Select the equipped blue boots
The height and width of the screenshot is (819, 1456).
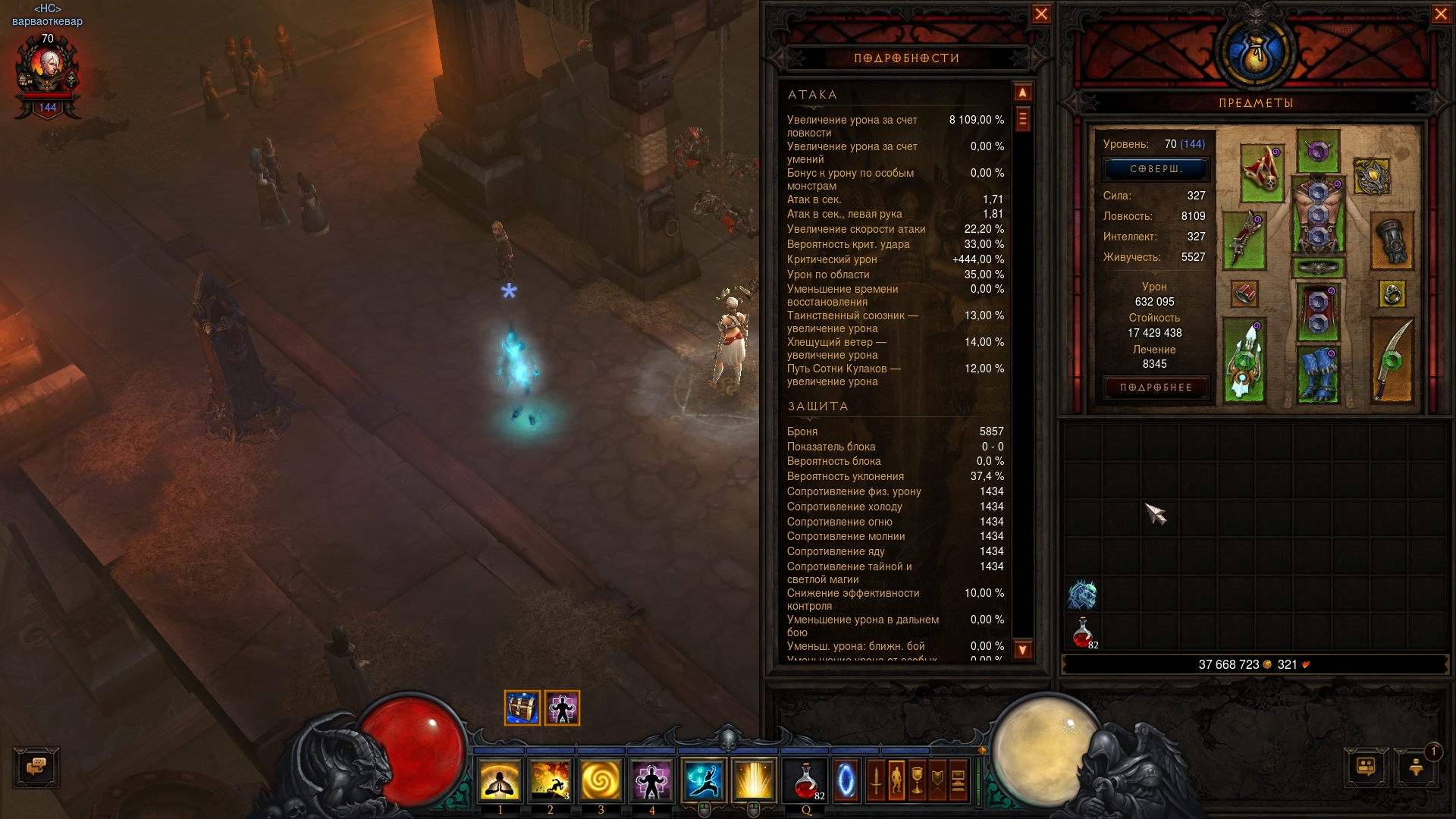tap(1318, 373)
